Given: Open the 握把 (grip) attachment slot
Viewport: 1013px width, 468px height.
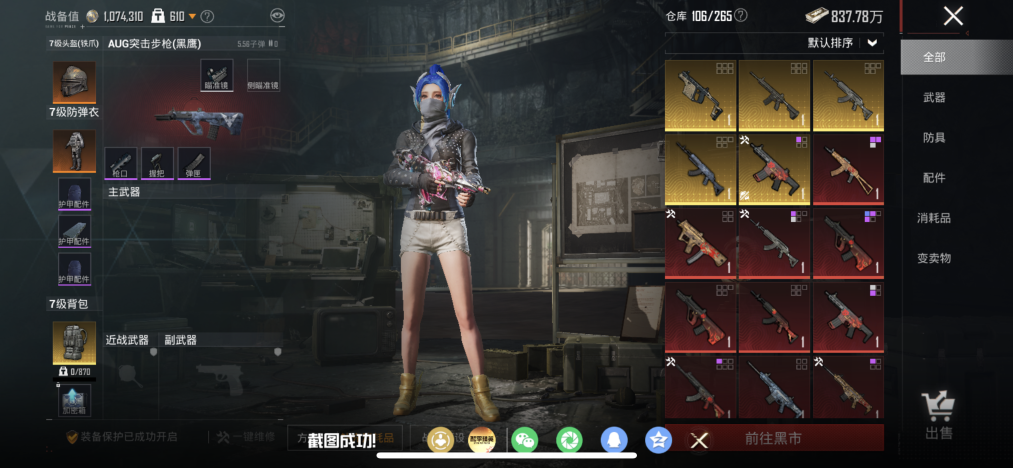Looking at the screenshot, I should 157,163.
